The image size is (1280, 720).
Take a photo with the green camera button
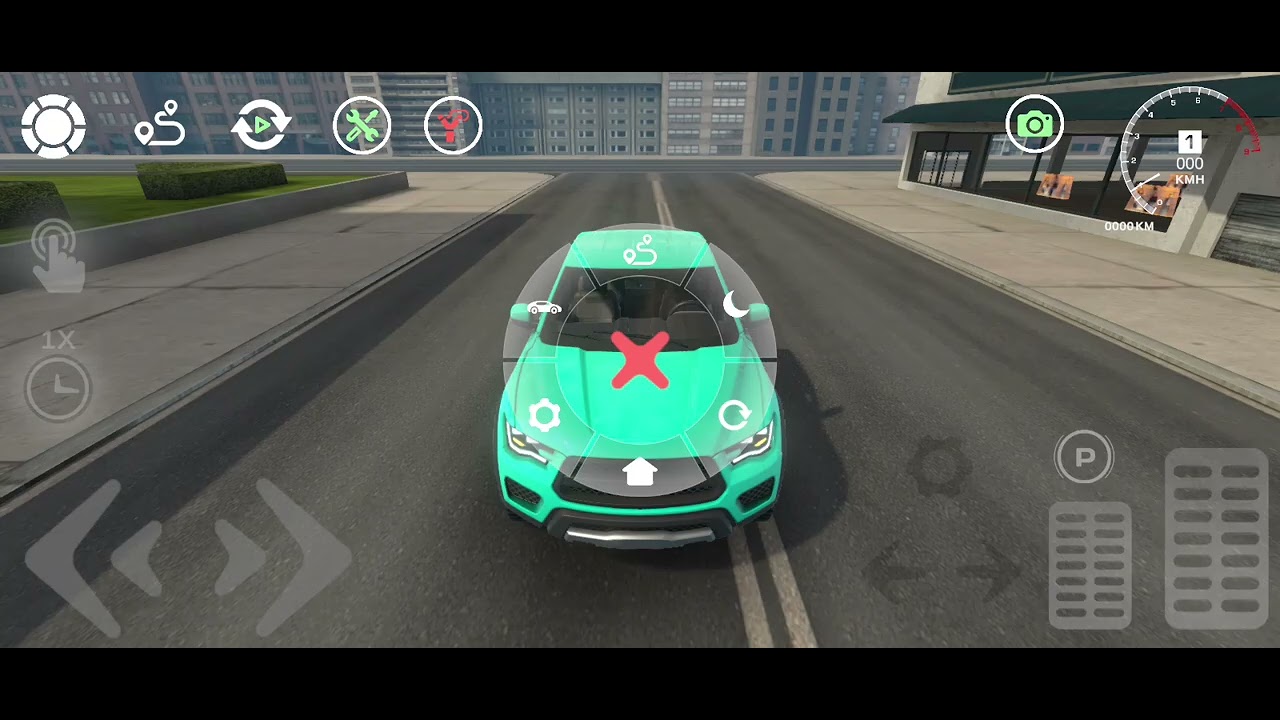click(1034, 124)
